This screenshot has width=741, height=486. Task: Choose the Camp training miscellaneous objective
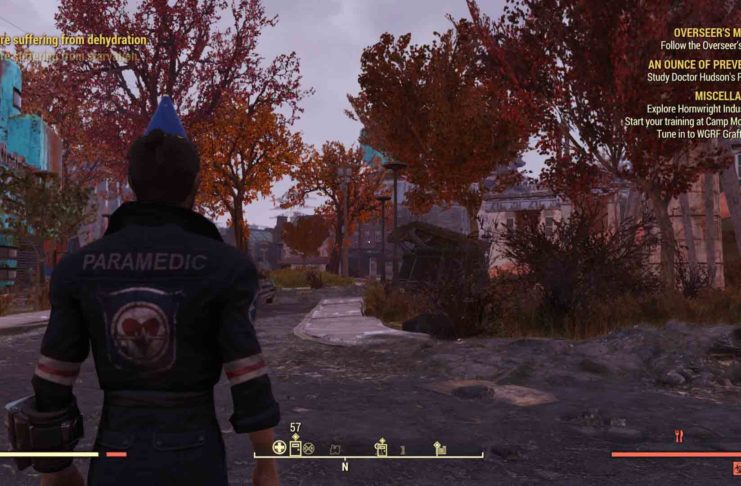pos(681,121)
